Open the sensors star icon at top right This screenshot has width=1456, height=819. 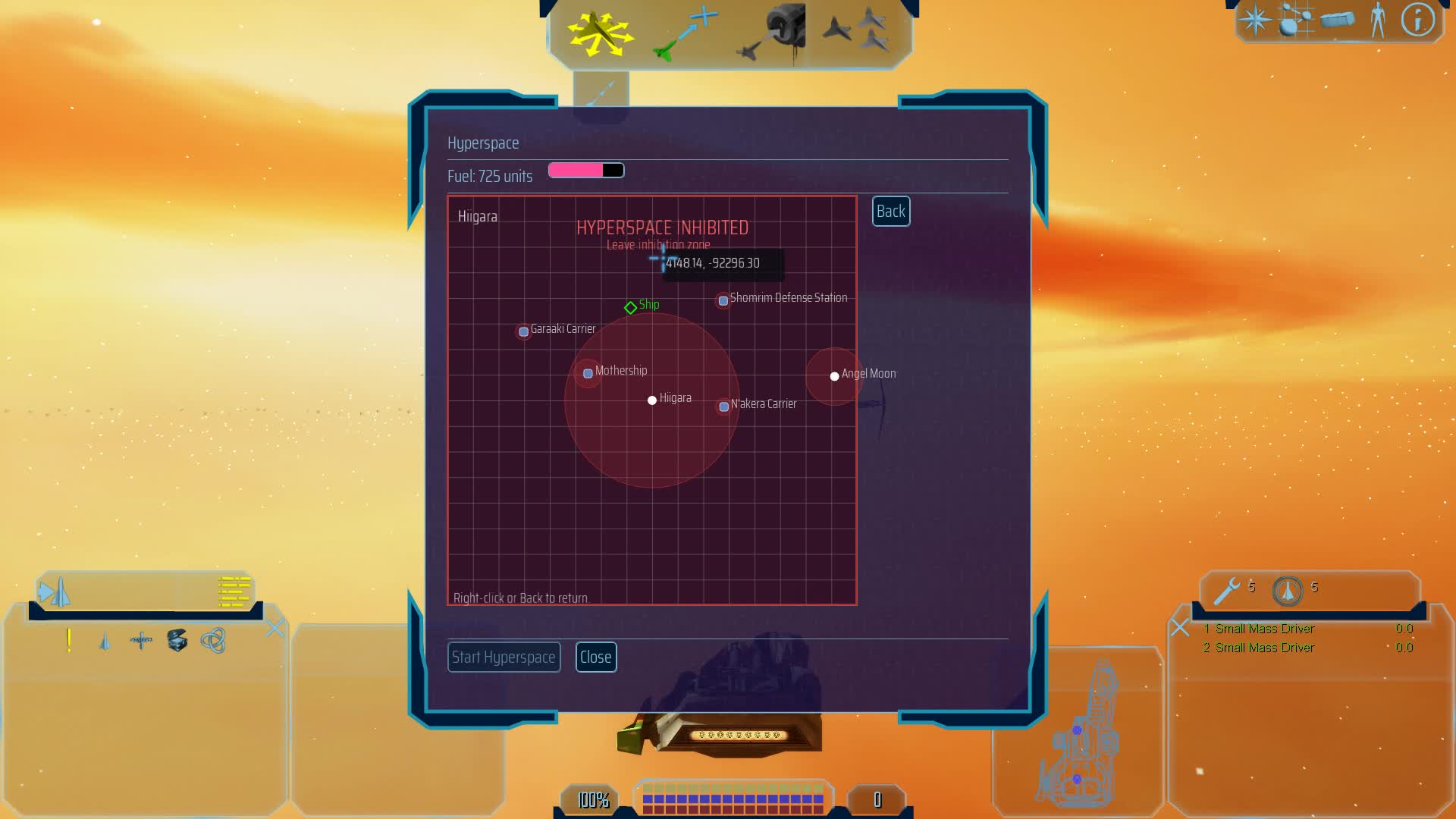[1255, 20]
